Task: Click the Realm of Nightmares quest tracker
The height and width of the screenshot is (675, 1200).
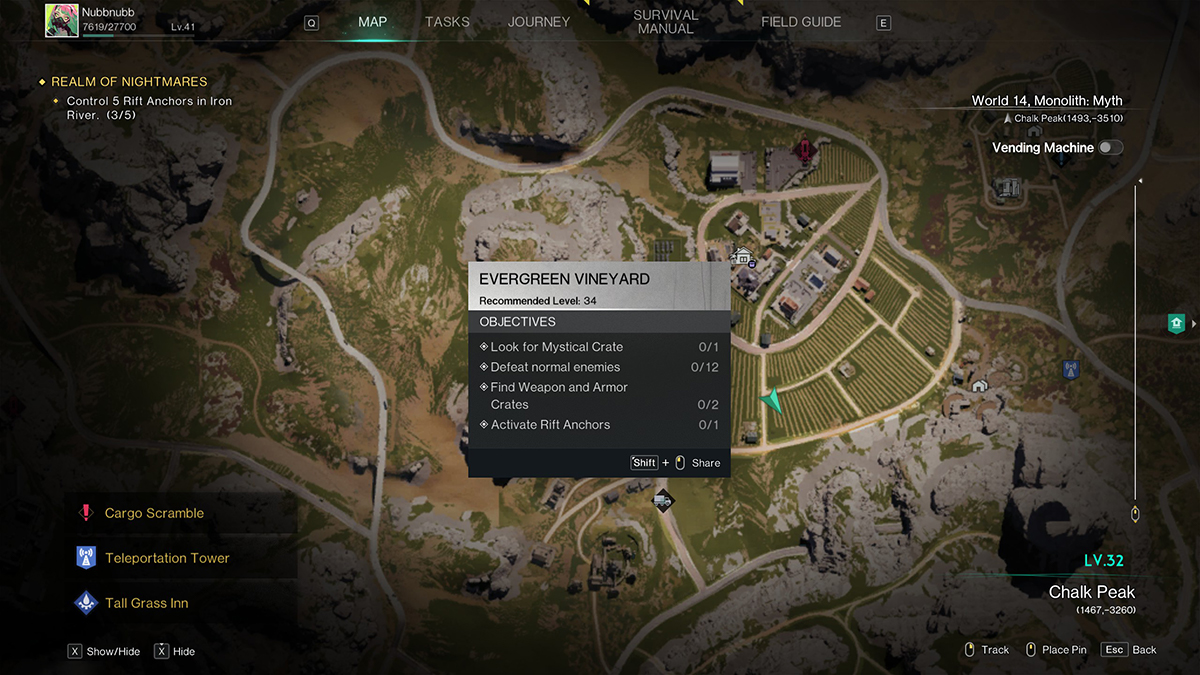Action: pos(129,82)
